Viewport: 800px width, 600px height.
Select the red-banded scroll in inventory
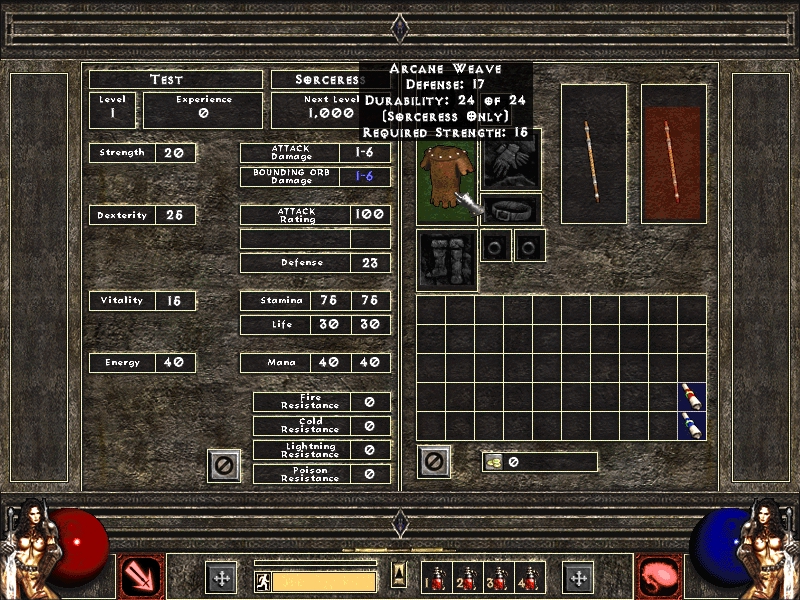point(692,397)
